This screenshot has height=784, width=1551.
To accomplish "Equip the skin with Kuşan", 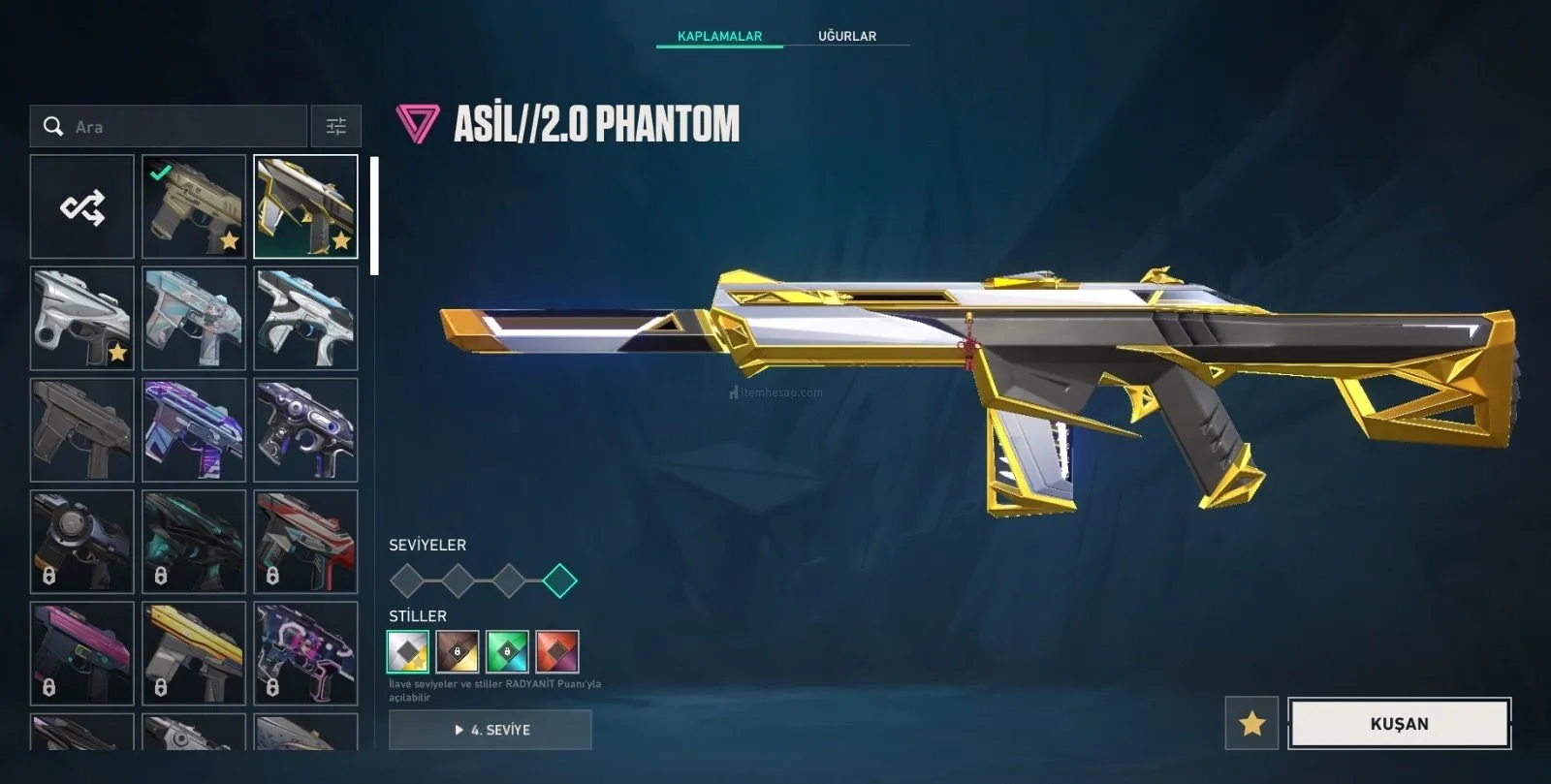I will (1399, 723).
